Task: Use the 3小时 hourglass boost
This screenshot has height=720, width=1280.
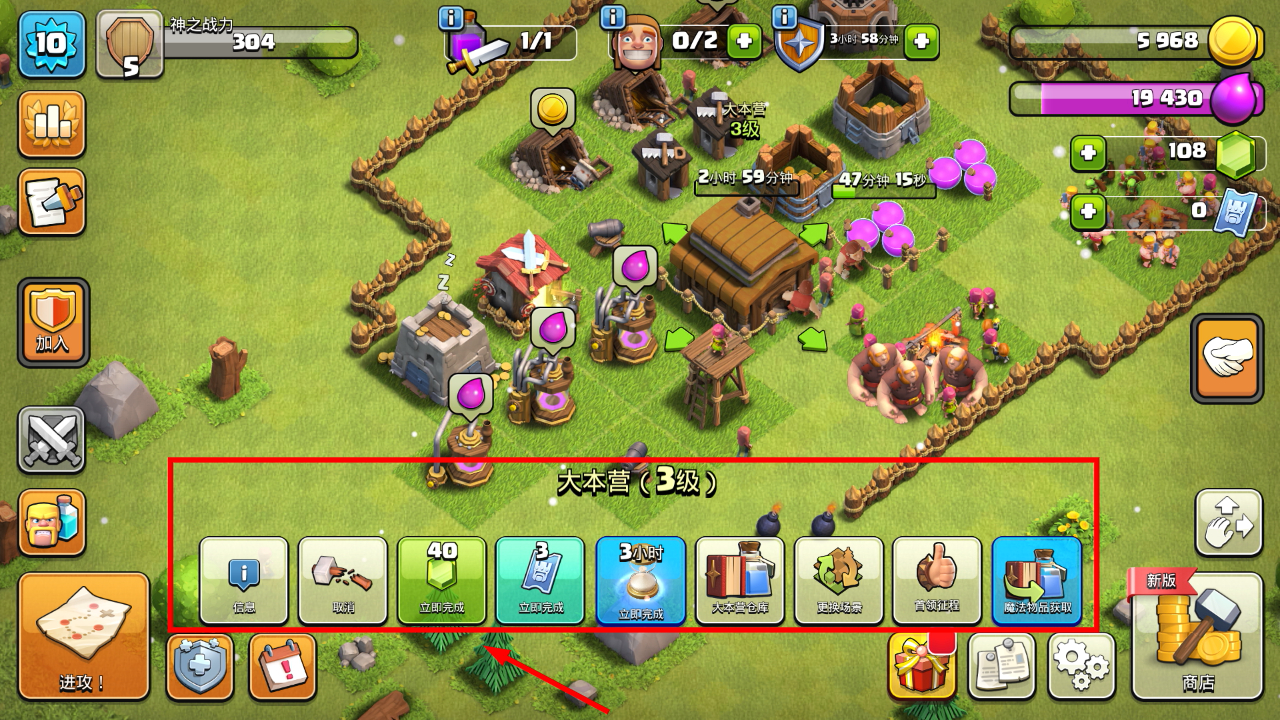Action: click(640, 581)
